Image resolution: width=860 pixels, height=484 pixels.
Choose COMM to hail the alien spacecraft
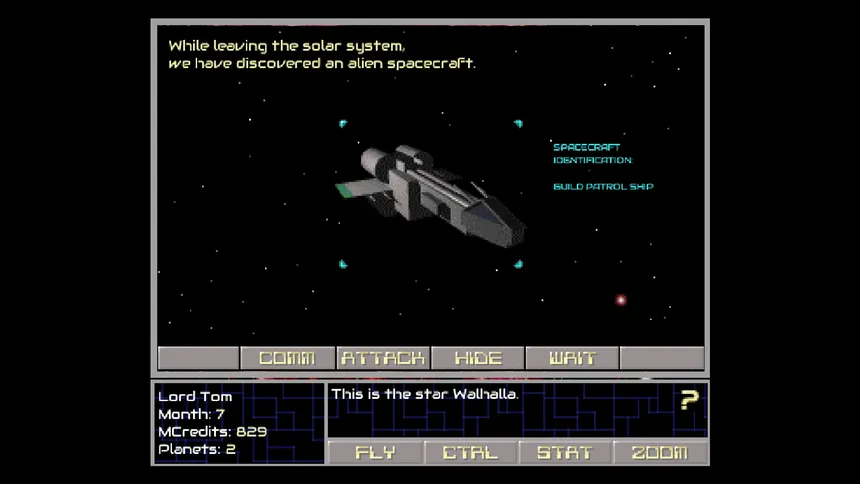point(287,358)
